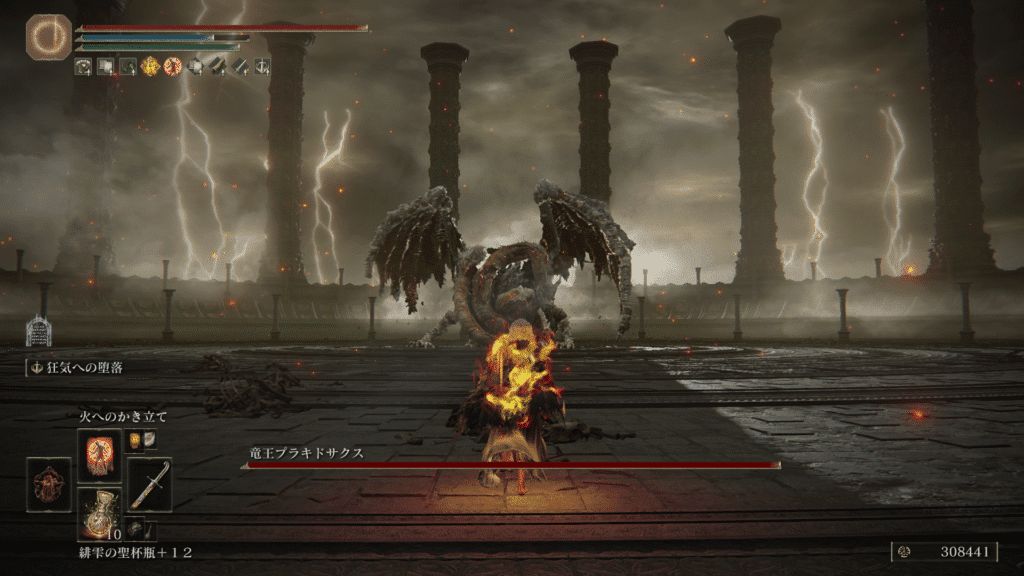Image resolution: width=1024 pixels, height=576 pixels.
Task: Click the golden flame buff status icon
Action: coord(150,67)
